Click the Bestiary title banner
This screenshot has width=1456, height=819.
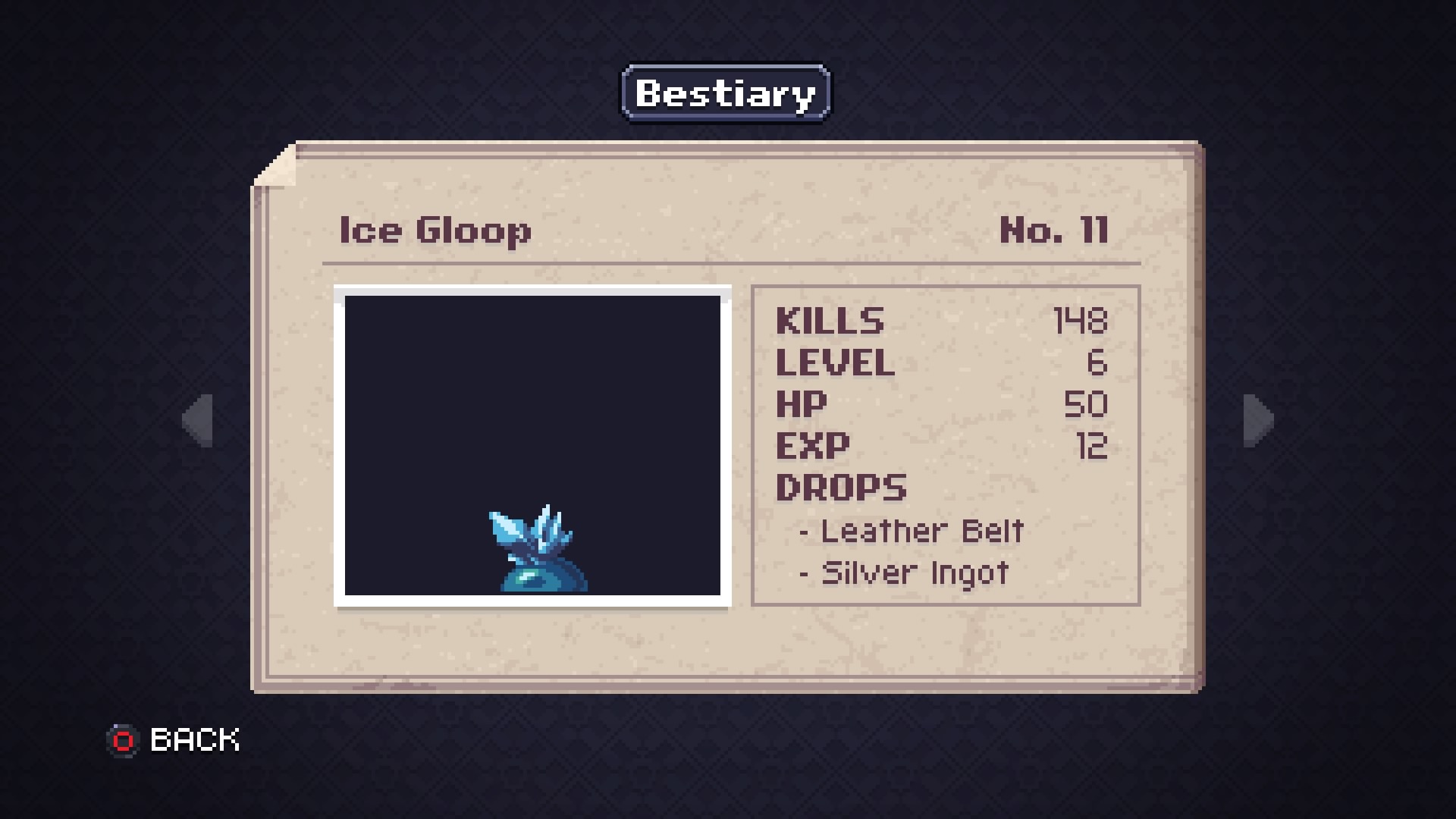click(724, 93)
